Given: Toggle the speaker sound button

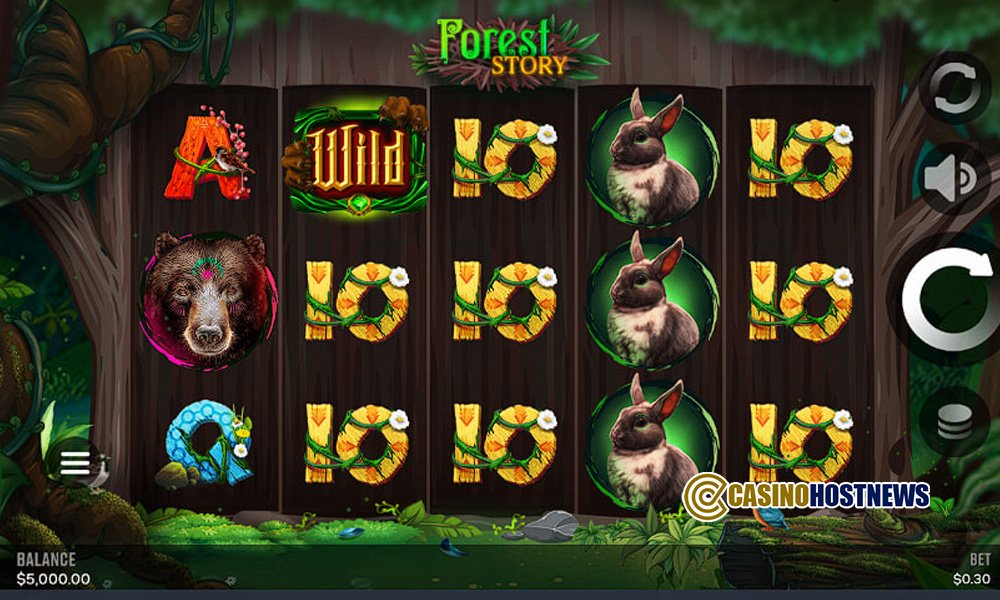Looking at the screenshot, I should (x=951, y=180).
